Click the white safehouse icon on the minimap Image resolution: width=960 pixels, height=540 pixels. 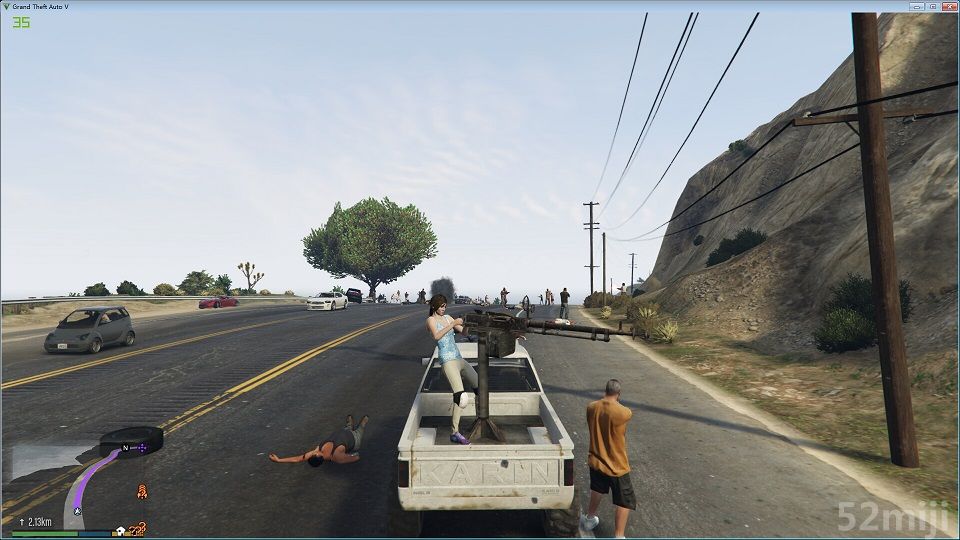pos(121,530)
